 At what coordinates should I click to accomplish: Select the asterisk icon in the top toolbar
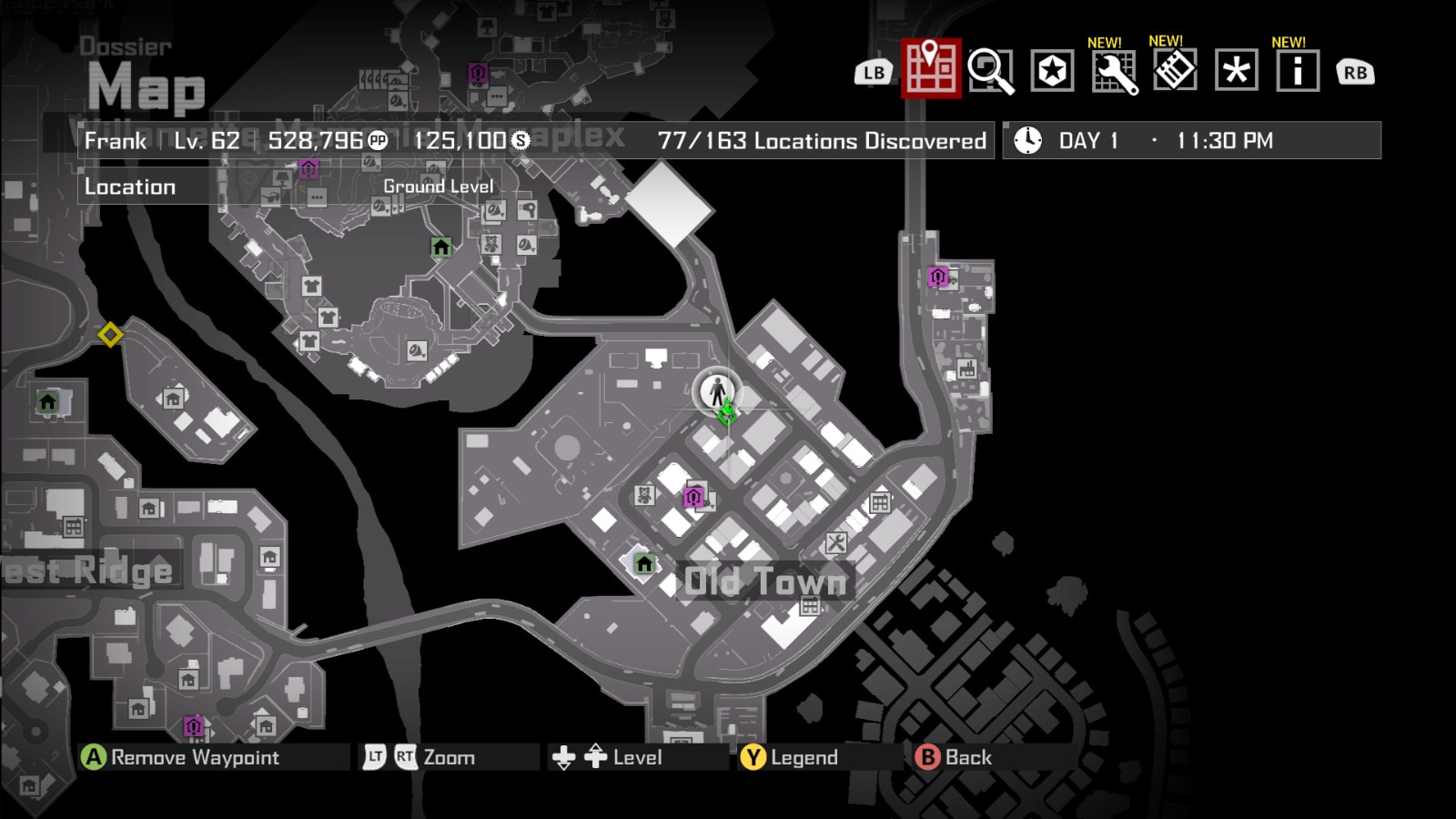[1236, 70]
